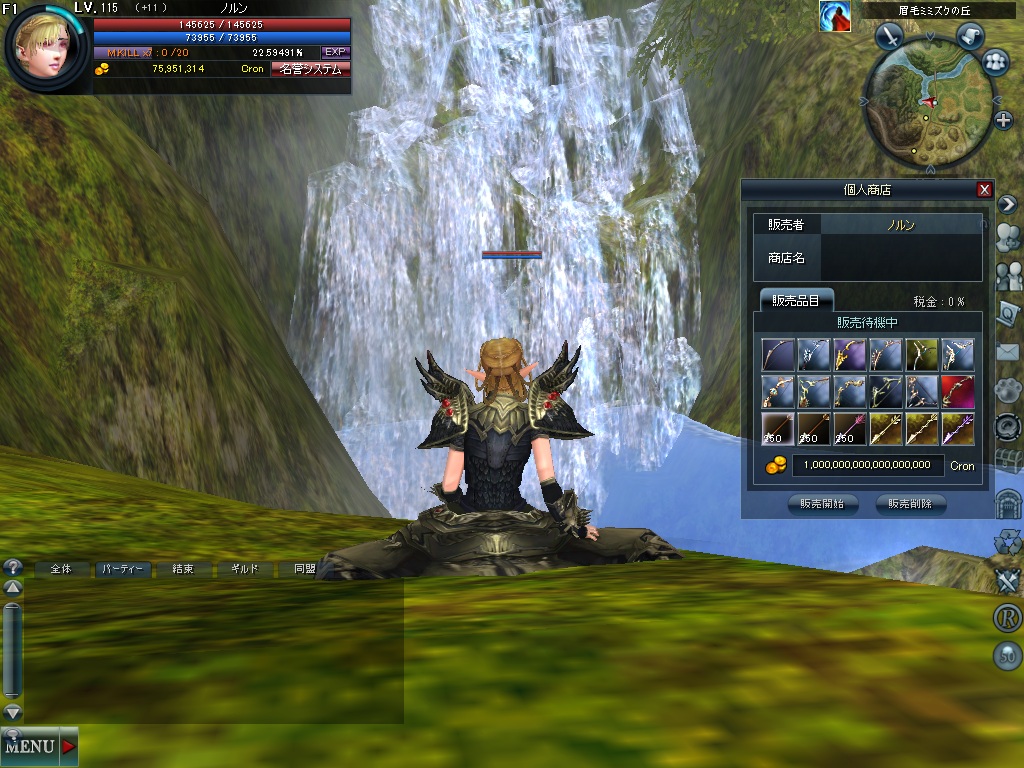Viewport: 1024px width, 768px height.
Task: Close the 個人商店 personal shop window
Action: point(984,190)
